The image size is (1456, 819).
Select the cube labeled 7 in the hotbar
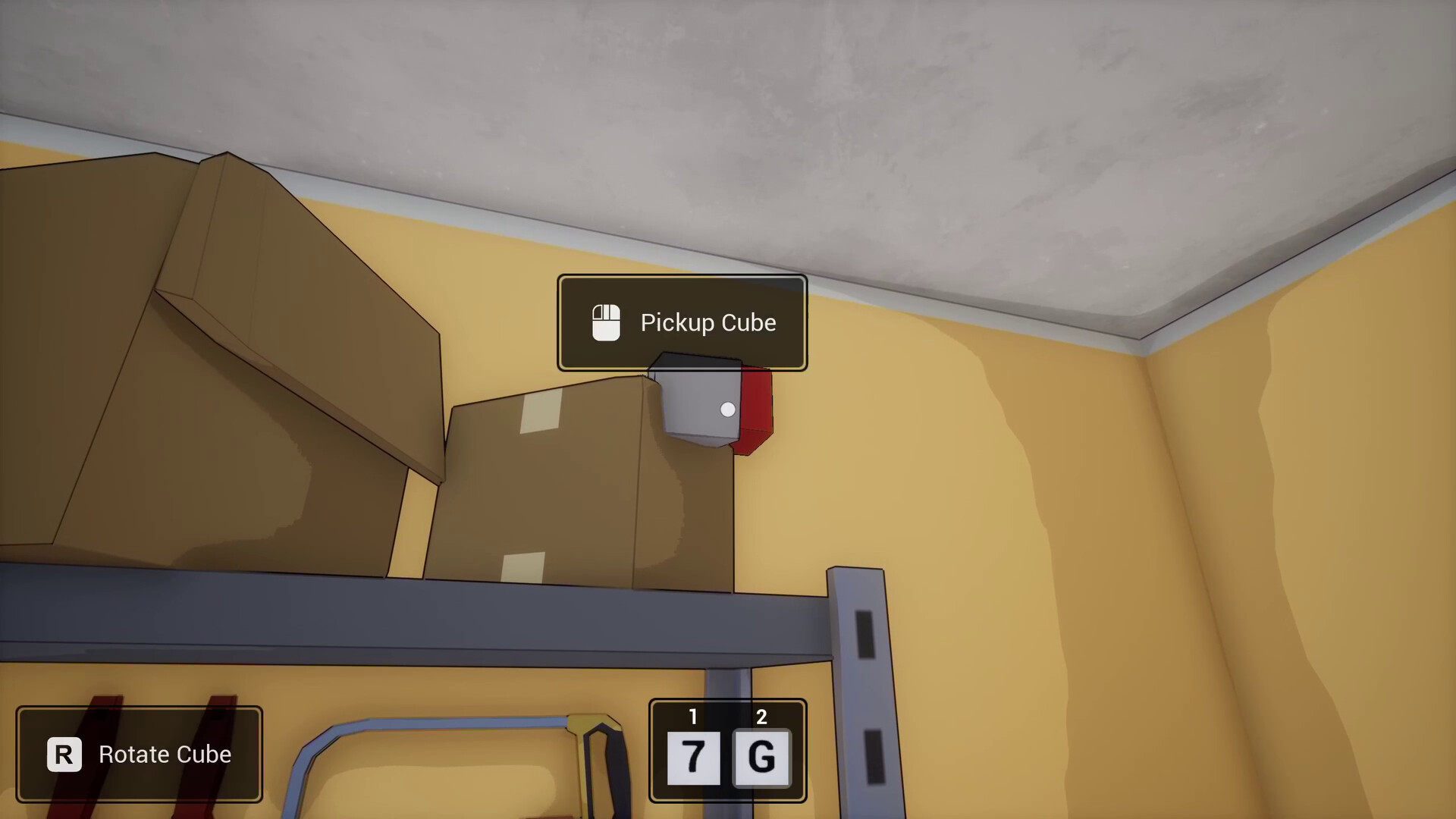click(692, 758)
